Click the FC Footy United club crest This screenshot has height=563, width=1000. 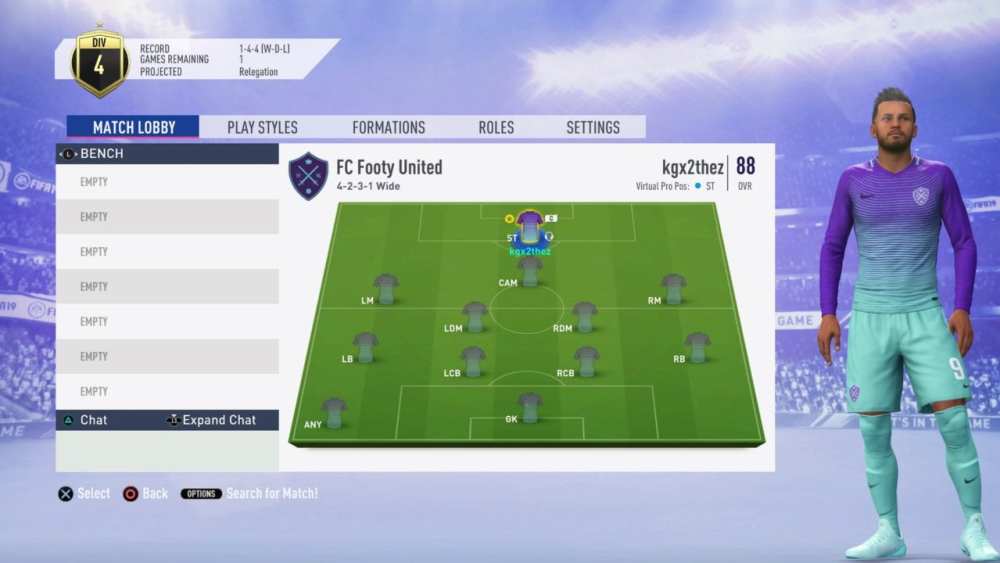click(308, 176)
